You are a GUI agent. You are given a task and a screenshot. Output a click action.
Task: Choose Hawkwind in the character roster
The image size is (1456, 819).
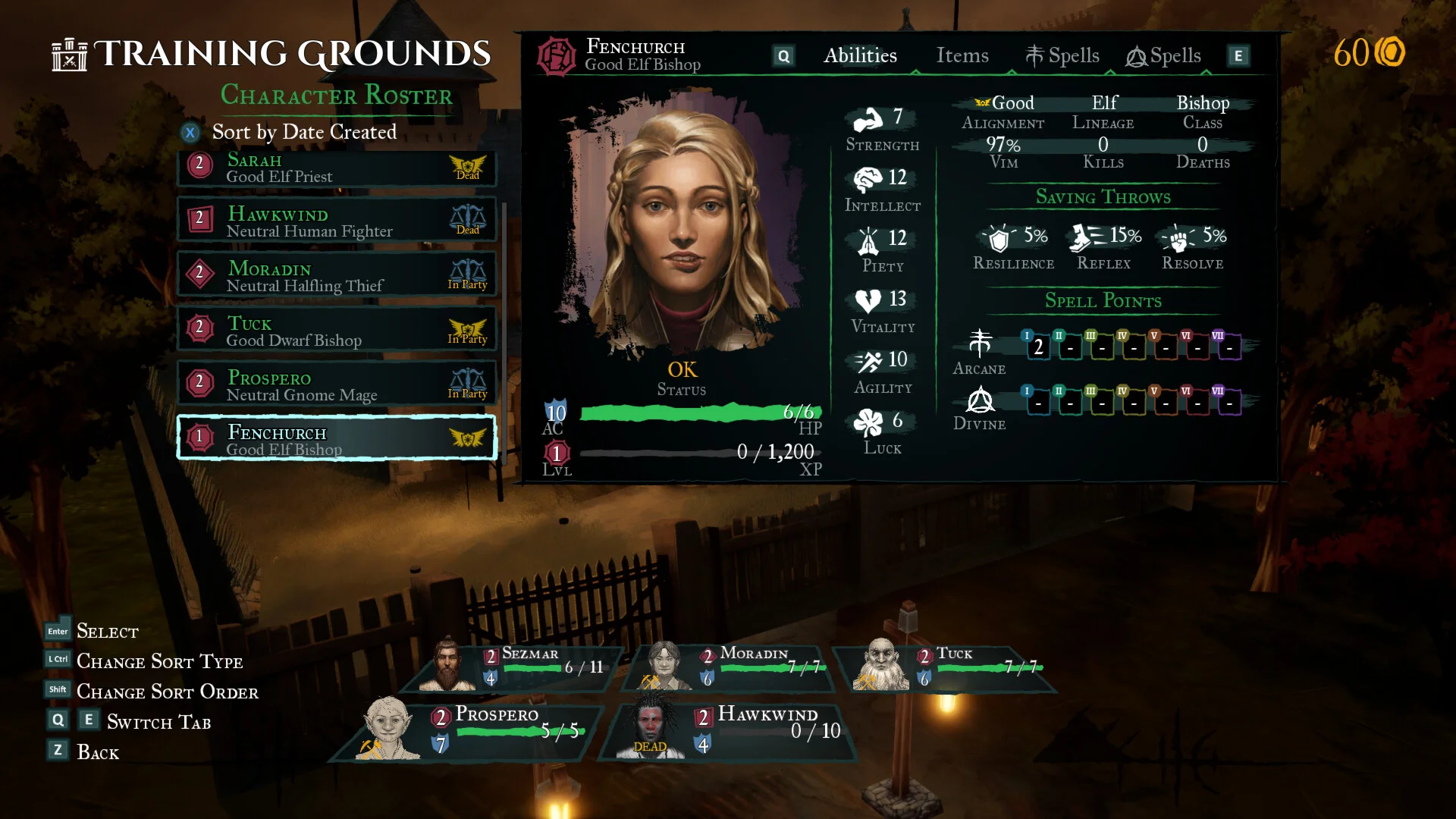336,220
